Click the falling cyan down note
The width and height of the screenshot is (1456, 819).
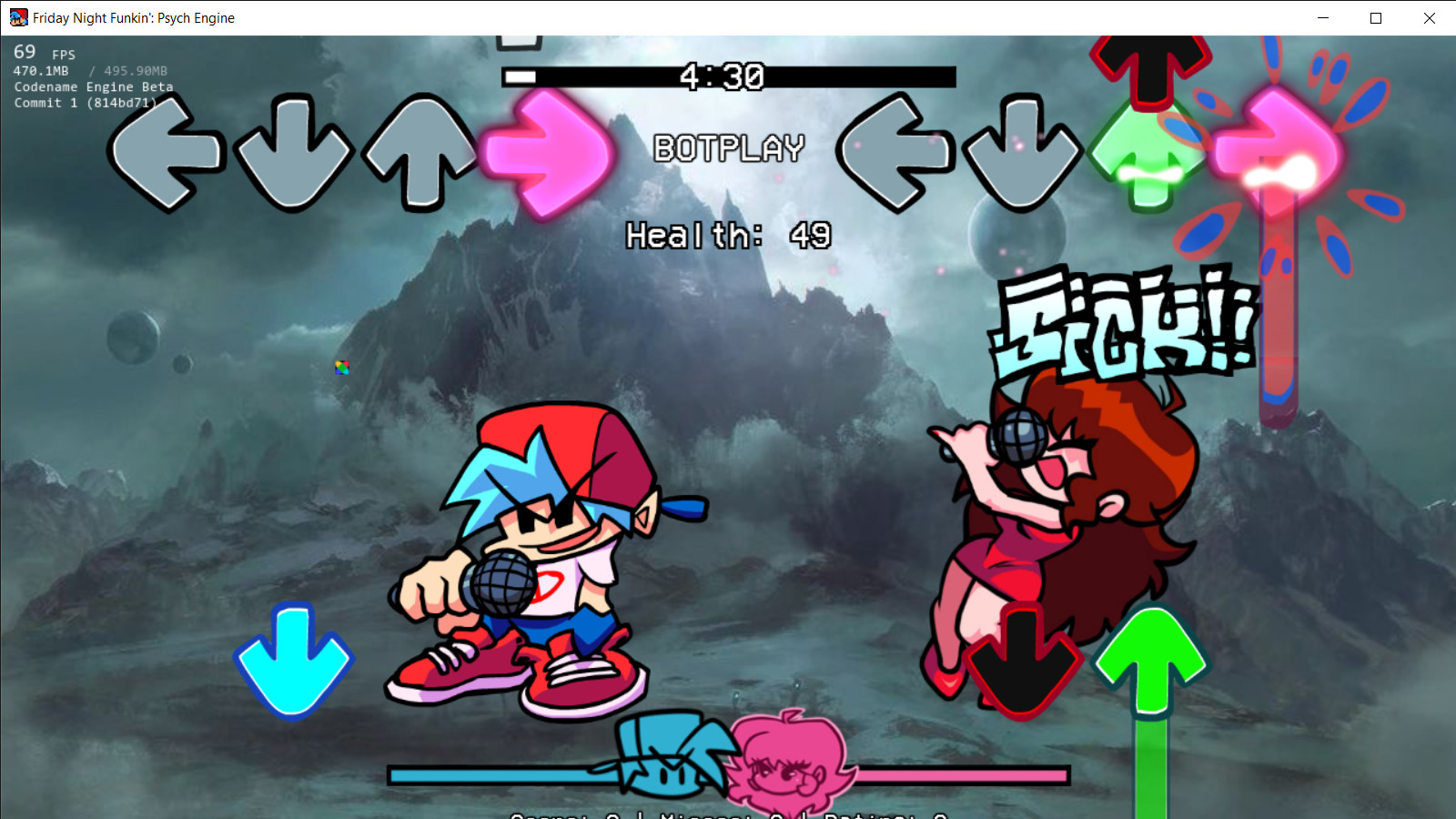click(x=291, y=662)
